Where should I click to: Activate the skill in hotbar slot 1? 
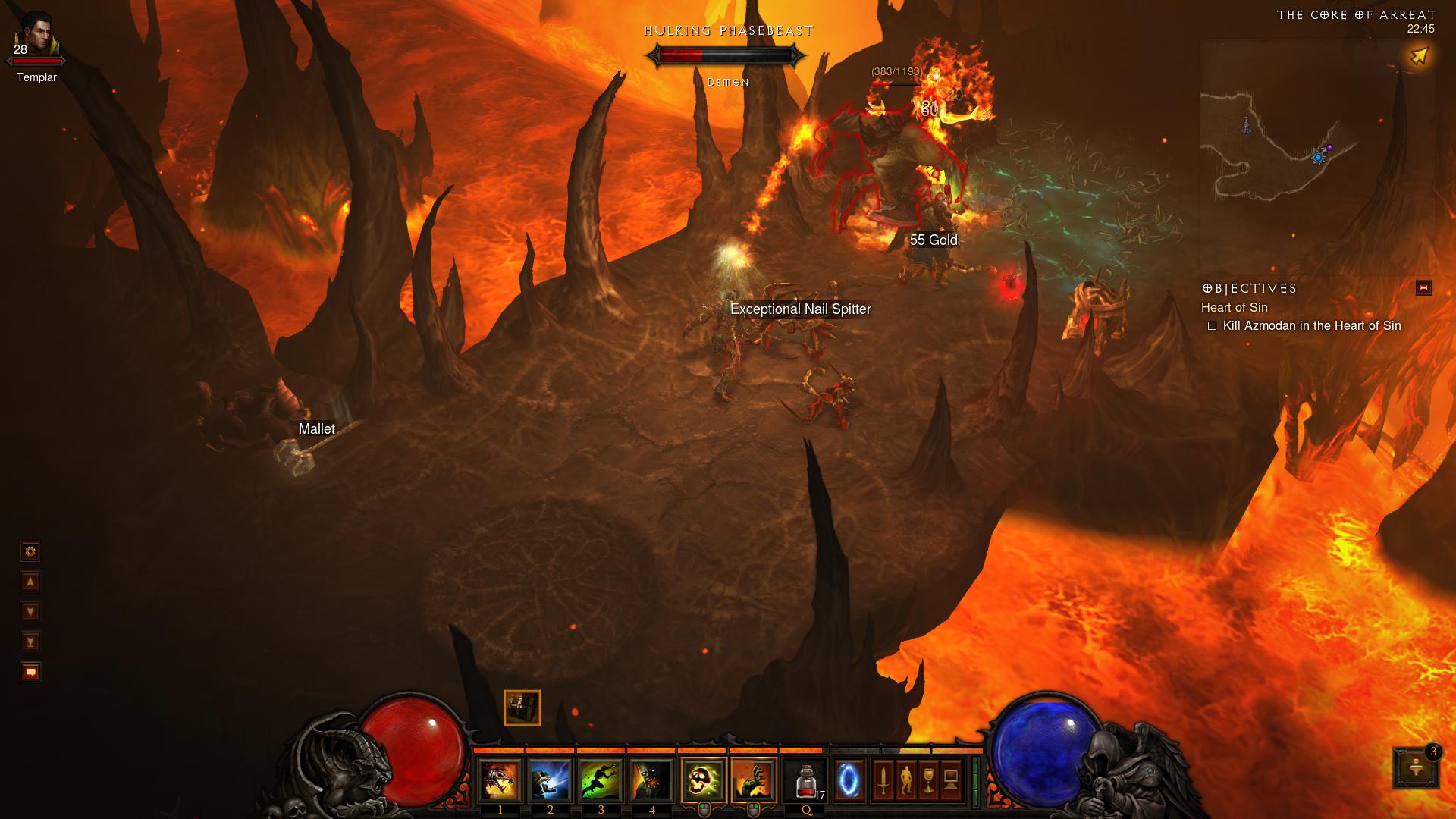(x=500, y=780)
